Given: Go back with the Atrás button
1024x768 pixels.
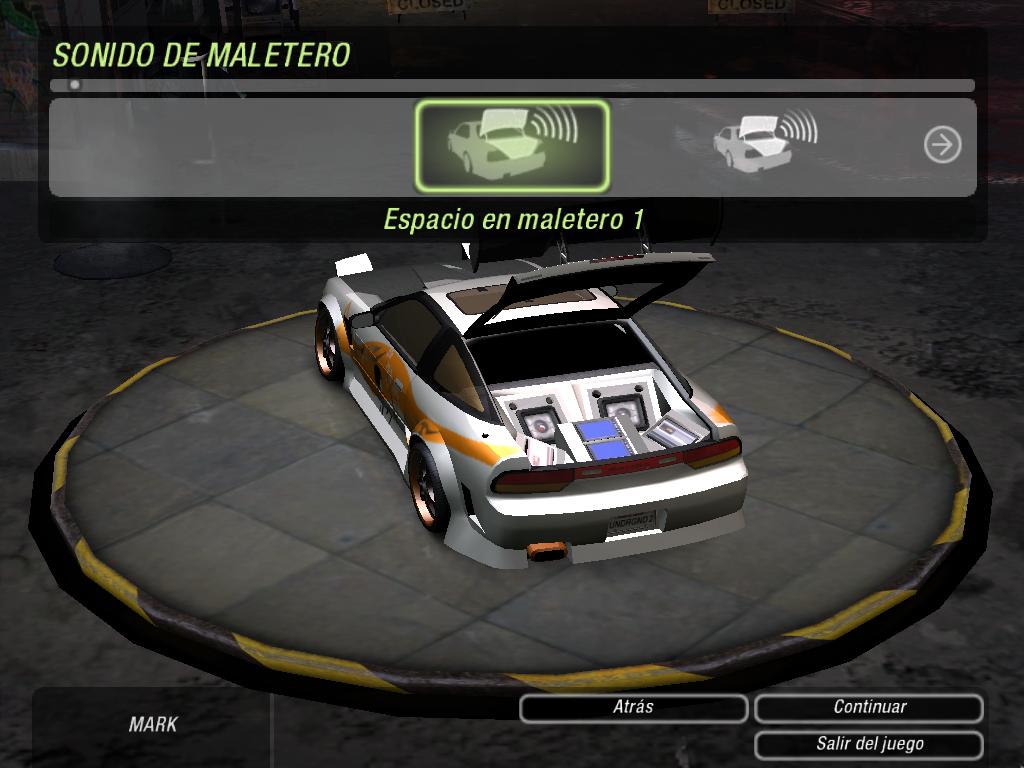Looking at the screenshot, I should pos(633,707).
